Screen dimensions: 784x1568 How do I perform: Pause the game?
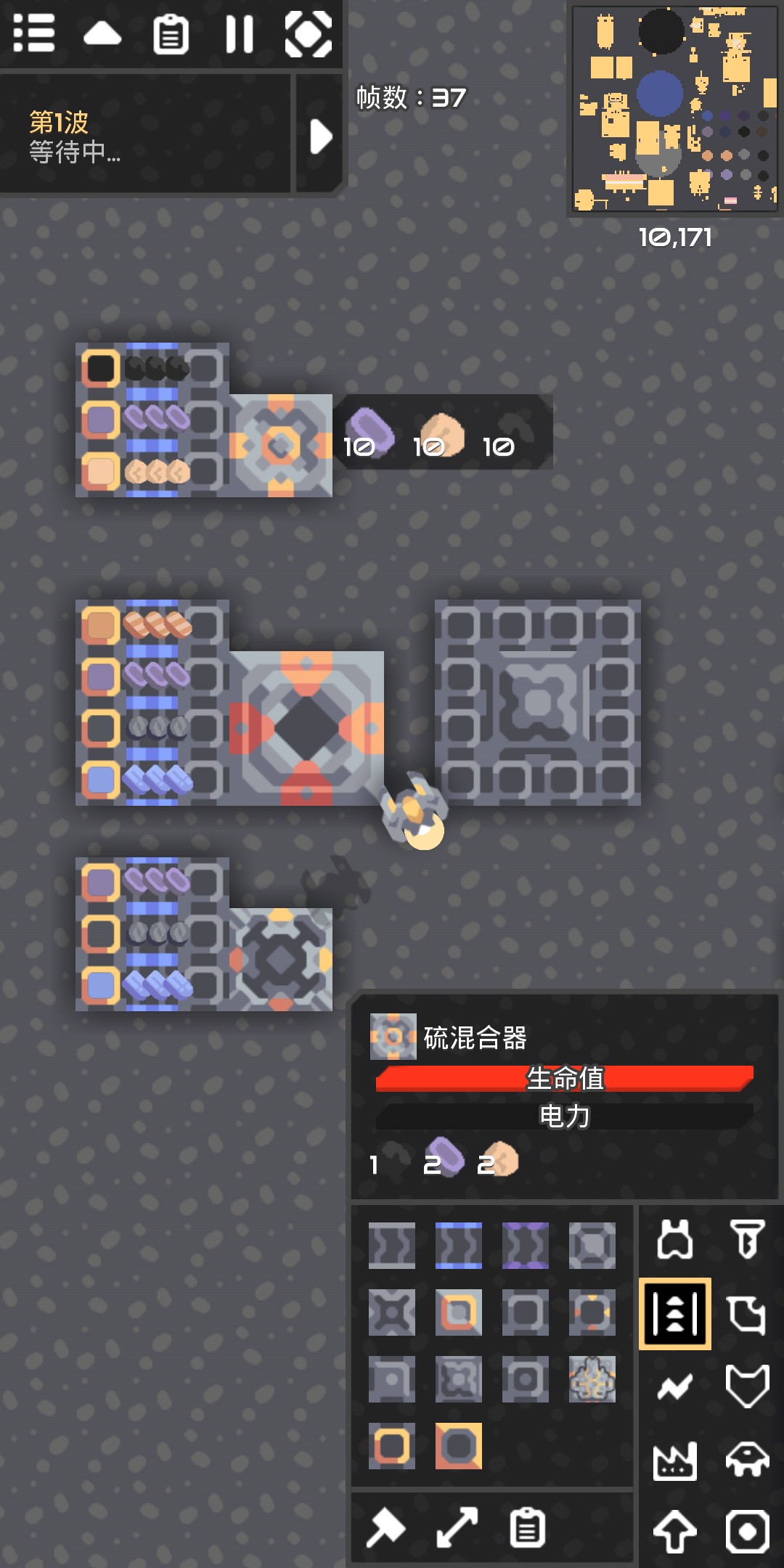point(240,33)
